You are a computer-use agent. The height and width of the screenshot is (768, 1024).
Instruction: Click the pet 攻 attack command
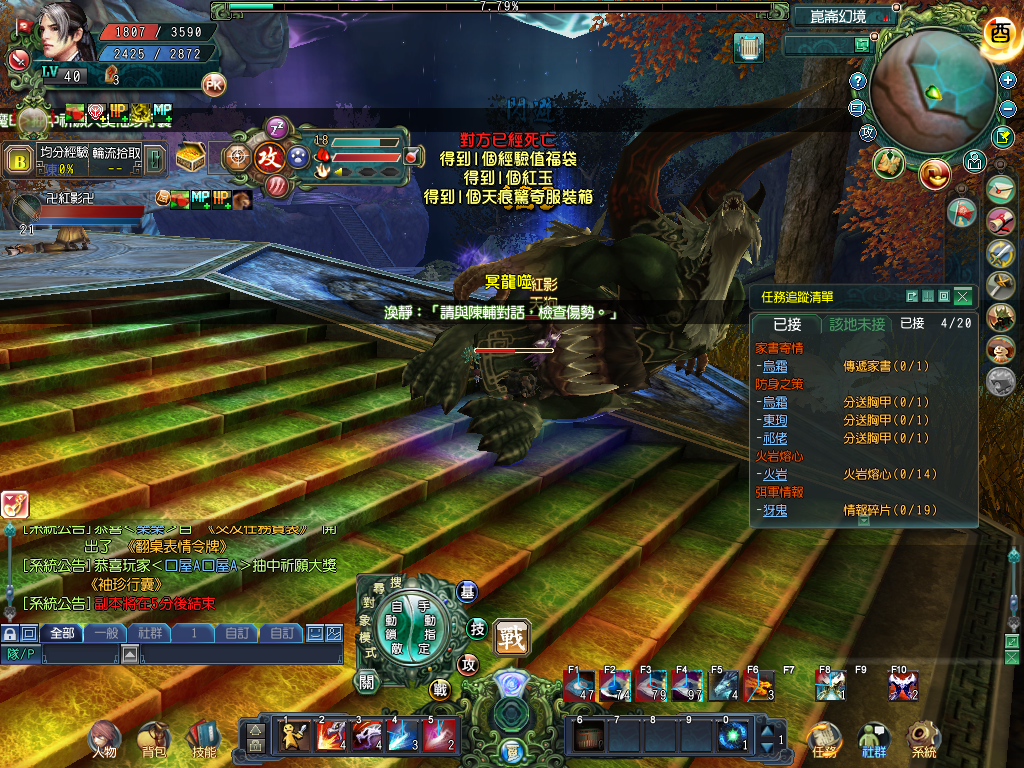click(x=269, y=158)
